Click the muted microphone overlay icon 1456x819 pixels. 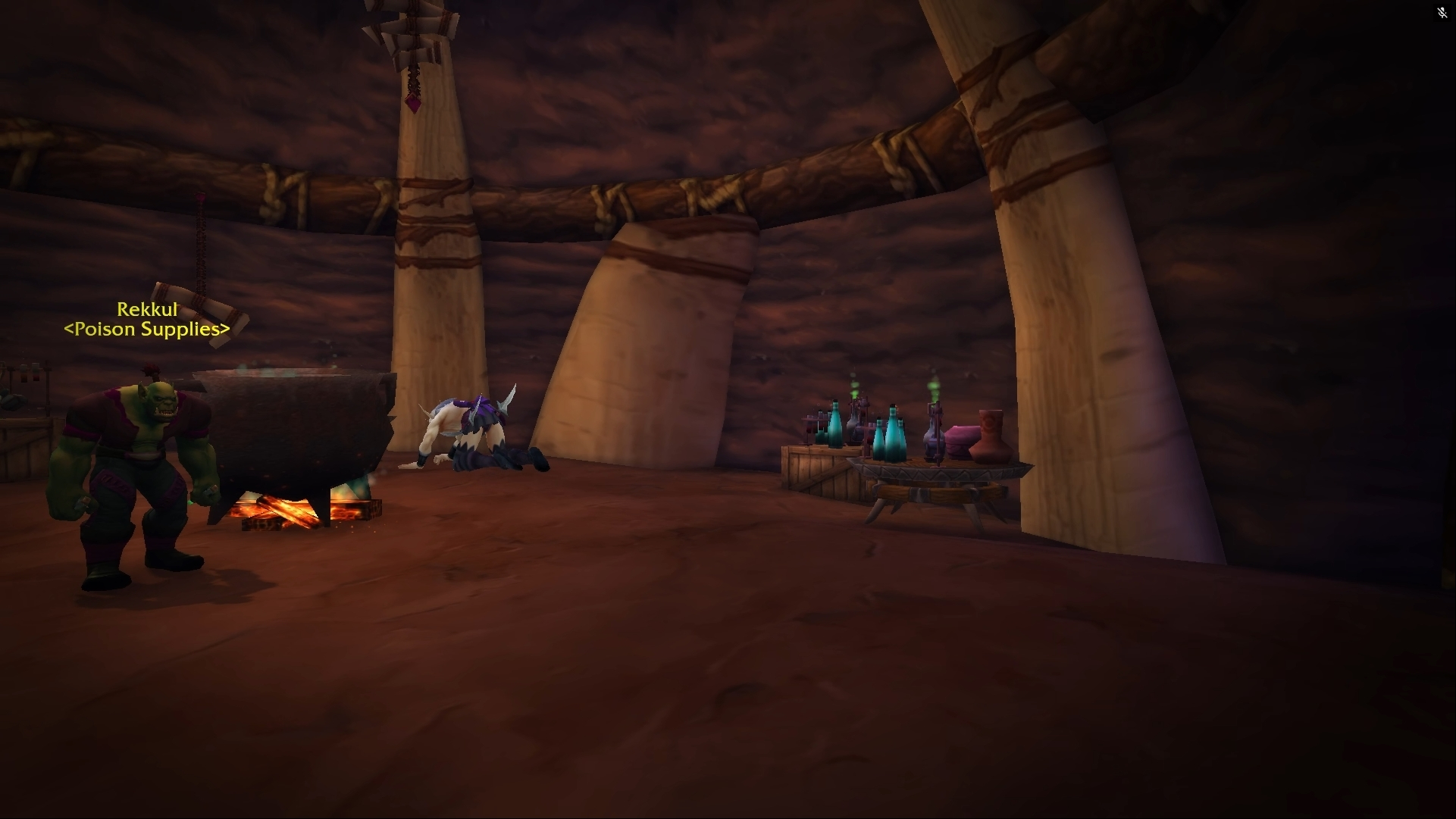pyautogui.click(x=1442, y=13)
